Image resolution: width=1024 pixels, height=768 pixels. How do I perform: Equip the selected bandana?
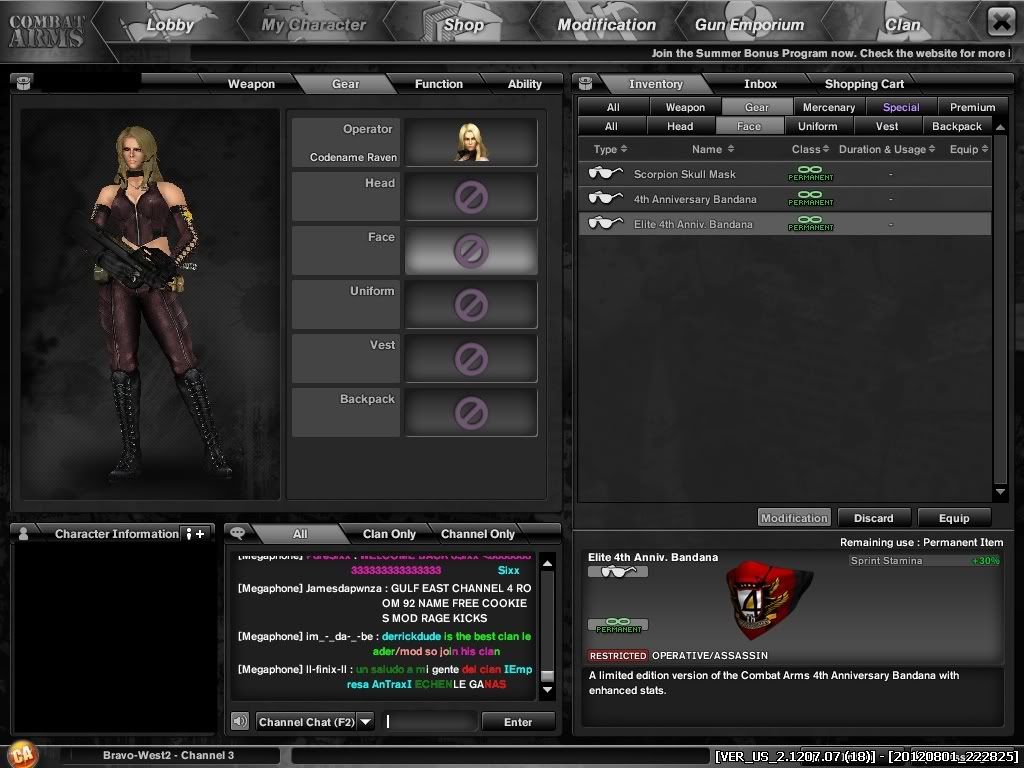tap(953, 518)
